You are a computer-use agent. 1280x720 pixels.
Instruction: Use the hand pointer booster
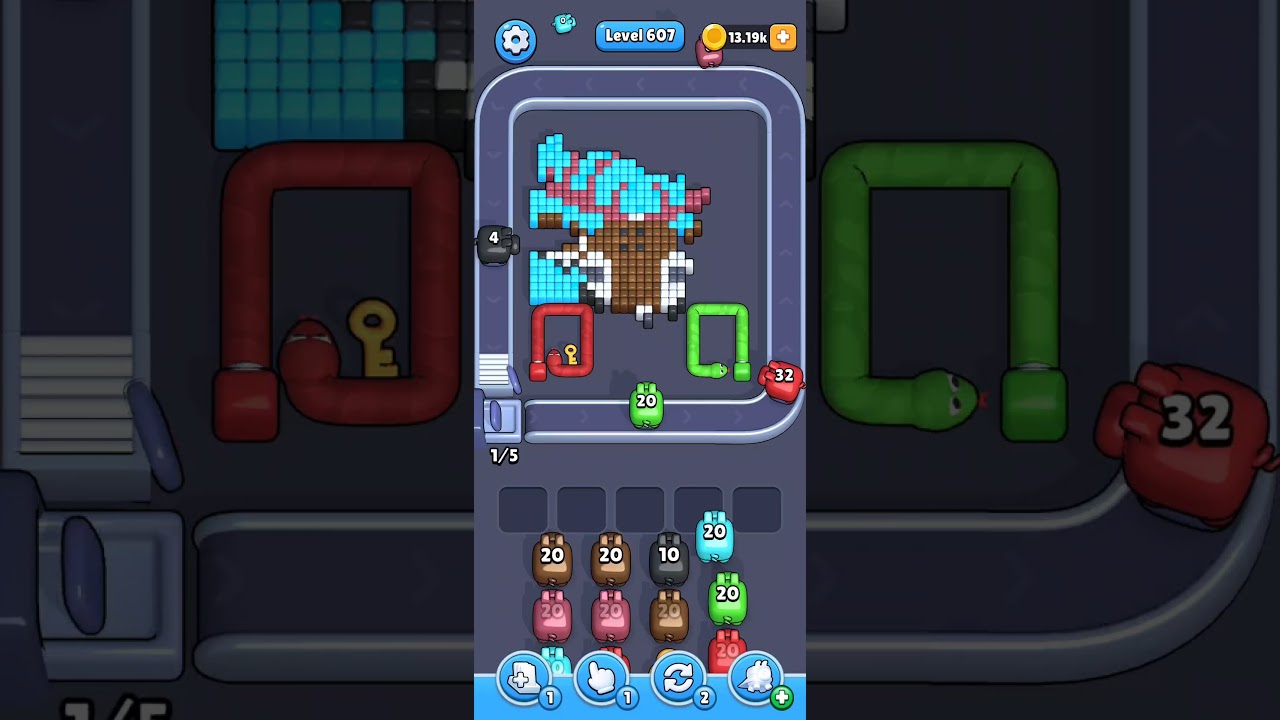tap(600, 678)
